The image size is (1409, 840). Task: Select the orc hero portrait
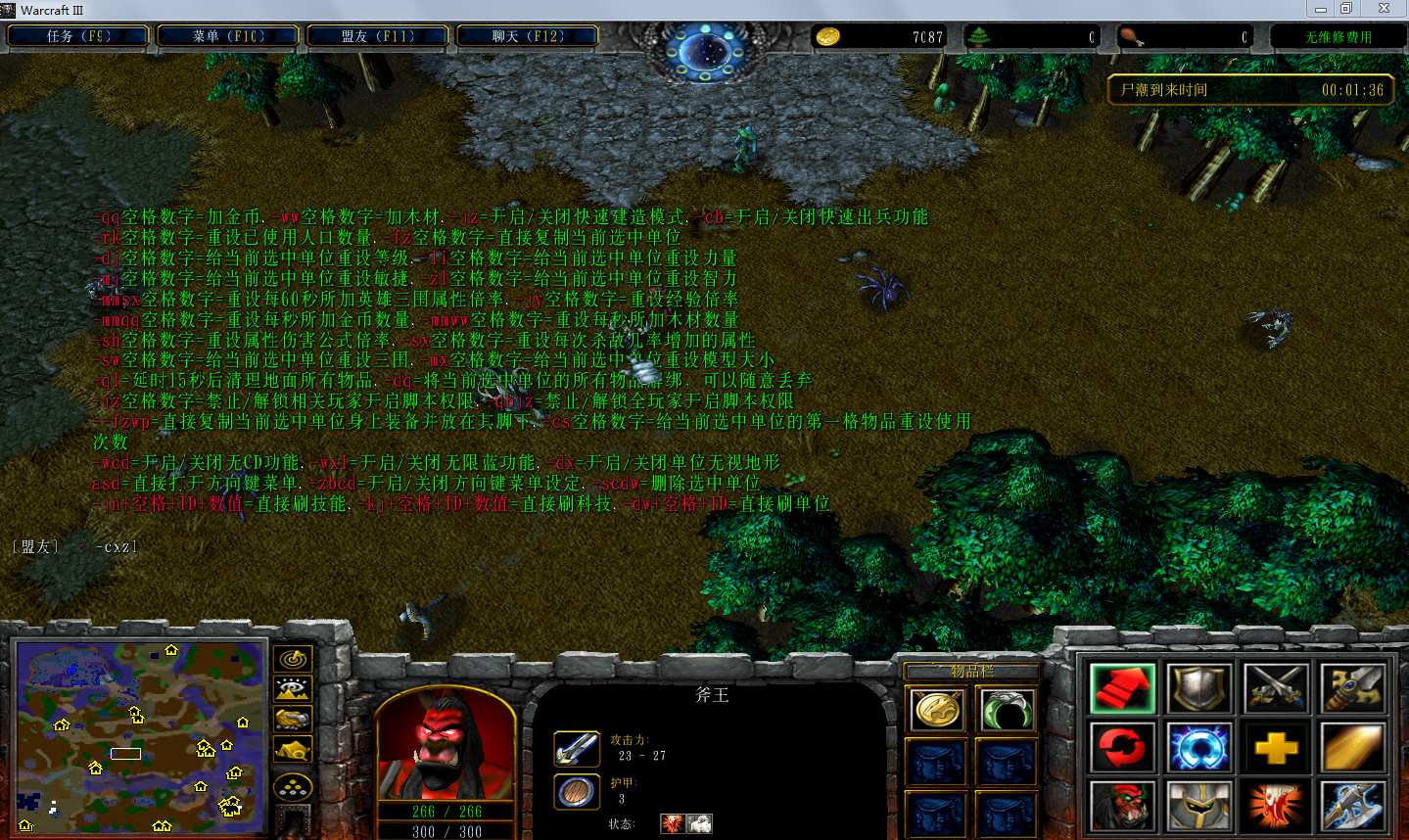[445, 744]
